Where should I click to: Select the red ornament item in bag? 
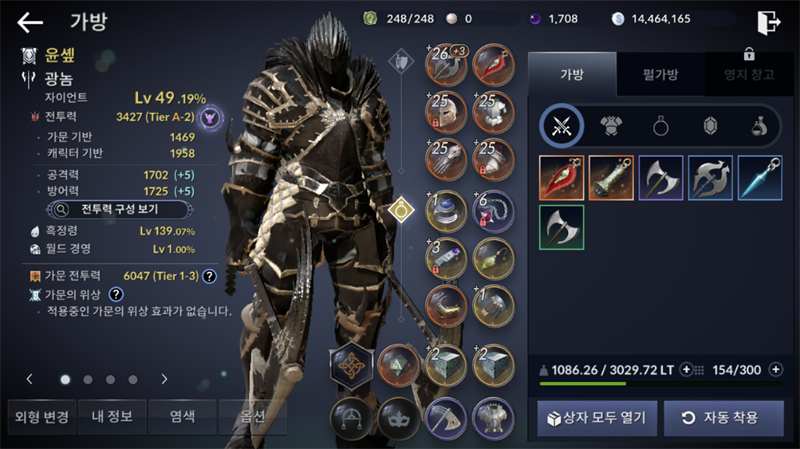[x=561, y=177]
